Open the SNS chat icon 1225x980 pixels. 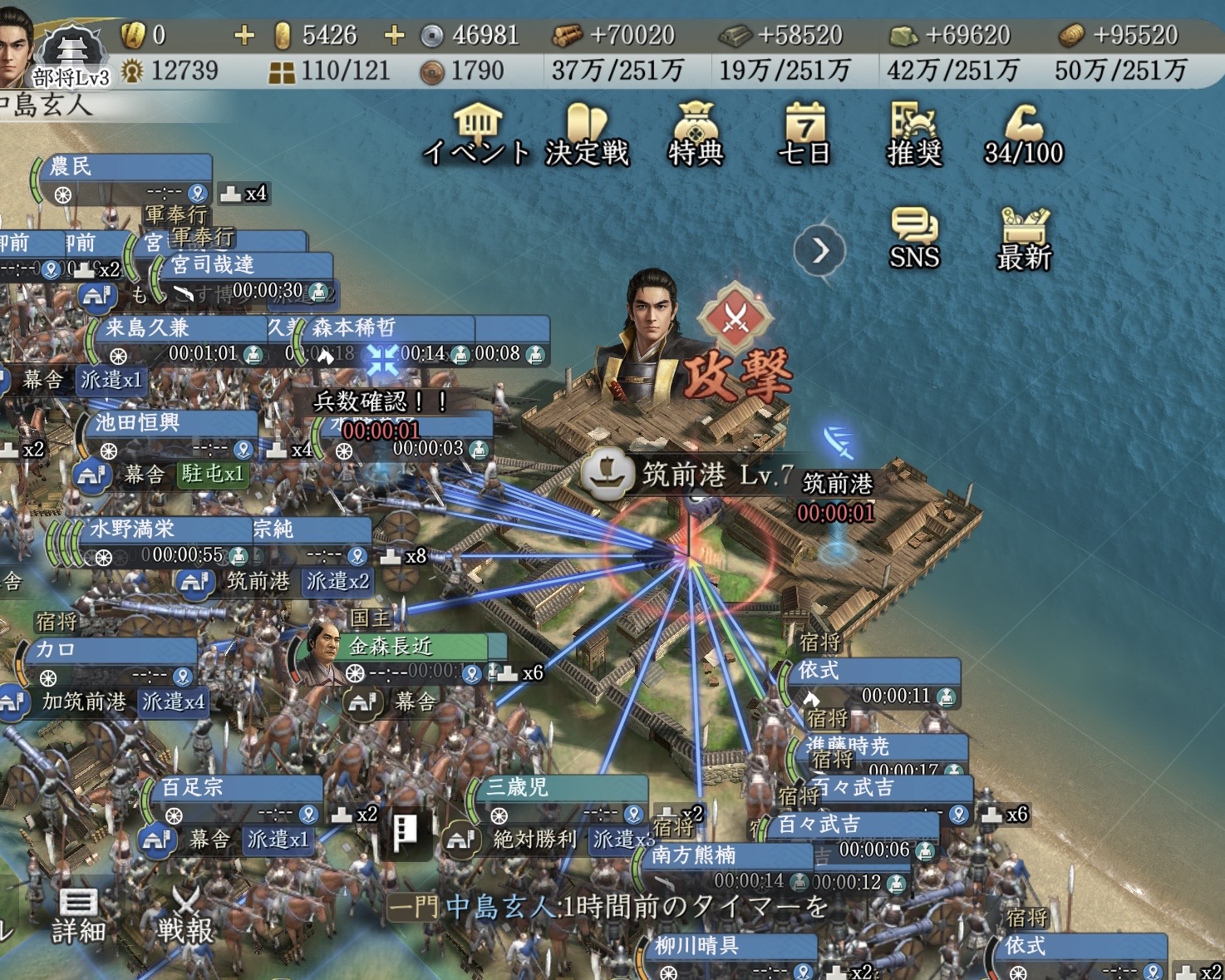[914, 239]
